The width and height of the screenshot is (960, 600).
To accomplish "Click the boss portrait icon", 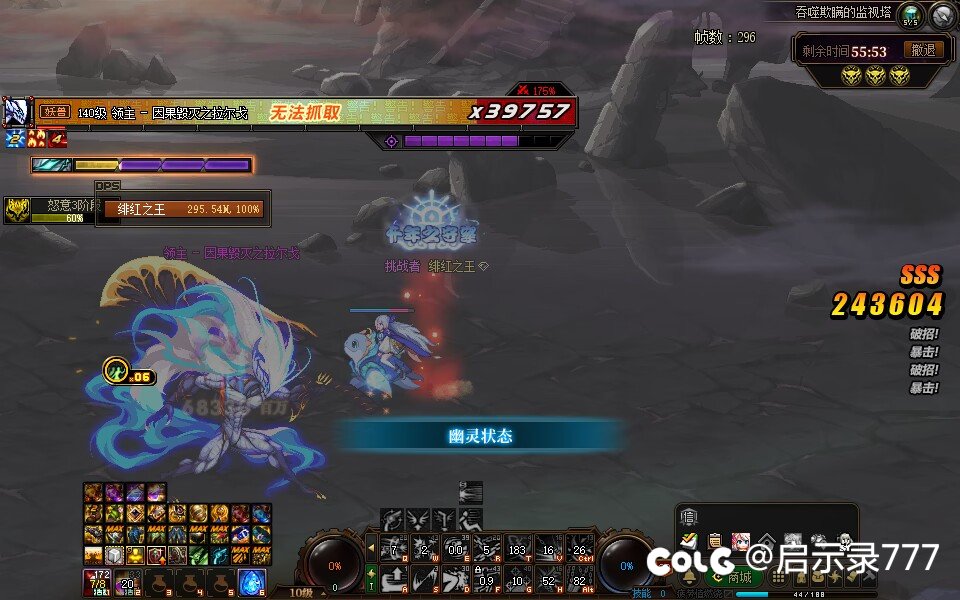I will click(x=15, y=111).
